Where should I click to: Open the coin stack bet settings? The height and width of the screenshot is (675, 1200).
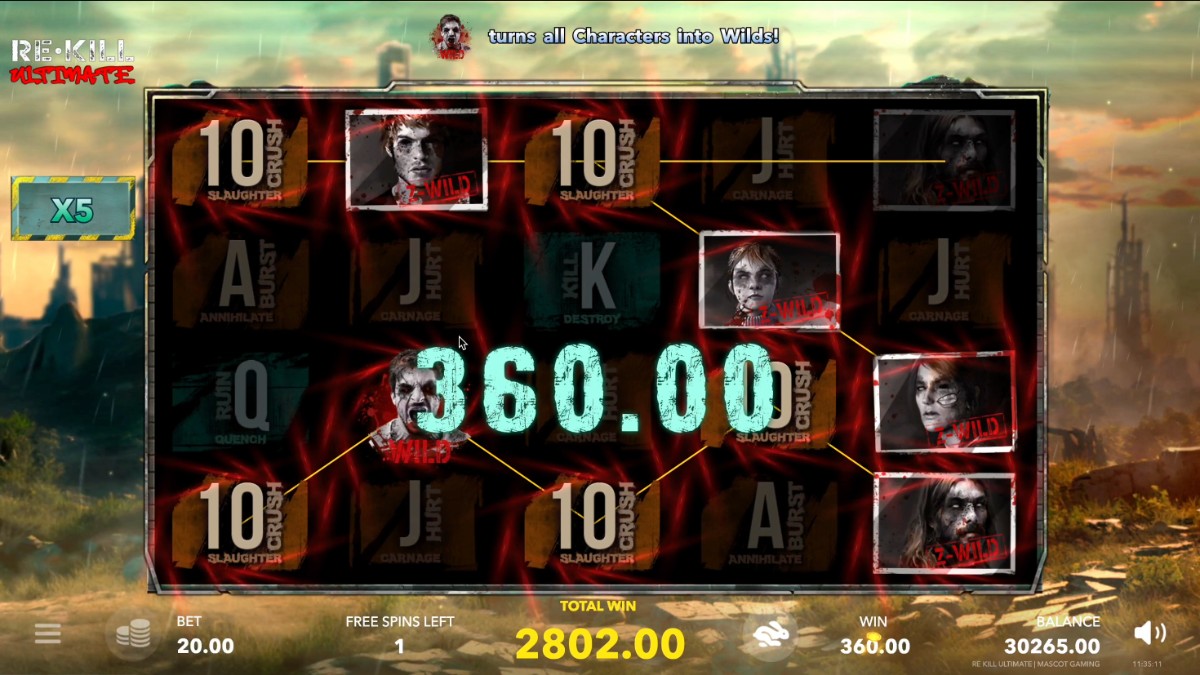tap(132, 633)
